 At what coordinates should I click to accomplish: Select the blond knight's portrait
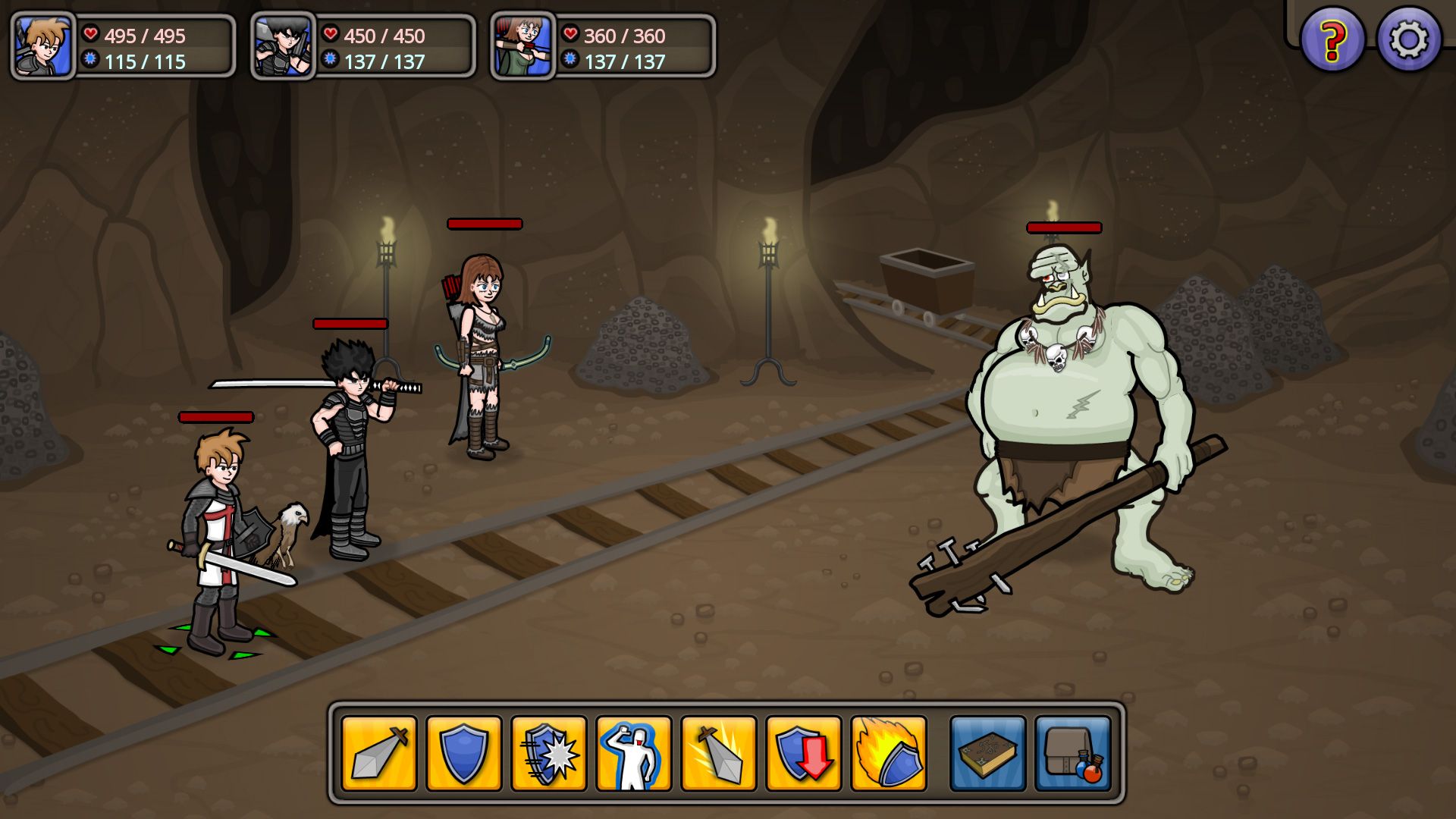pos(44,46)
